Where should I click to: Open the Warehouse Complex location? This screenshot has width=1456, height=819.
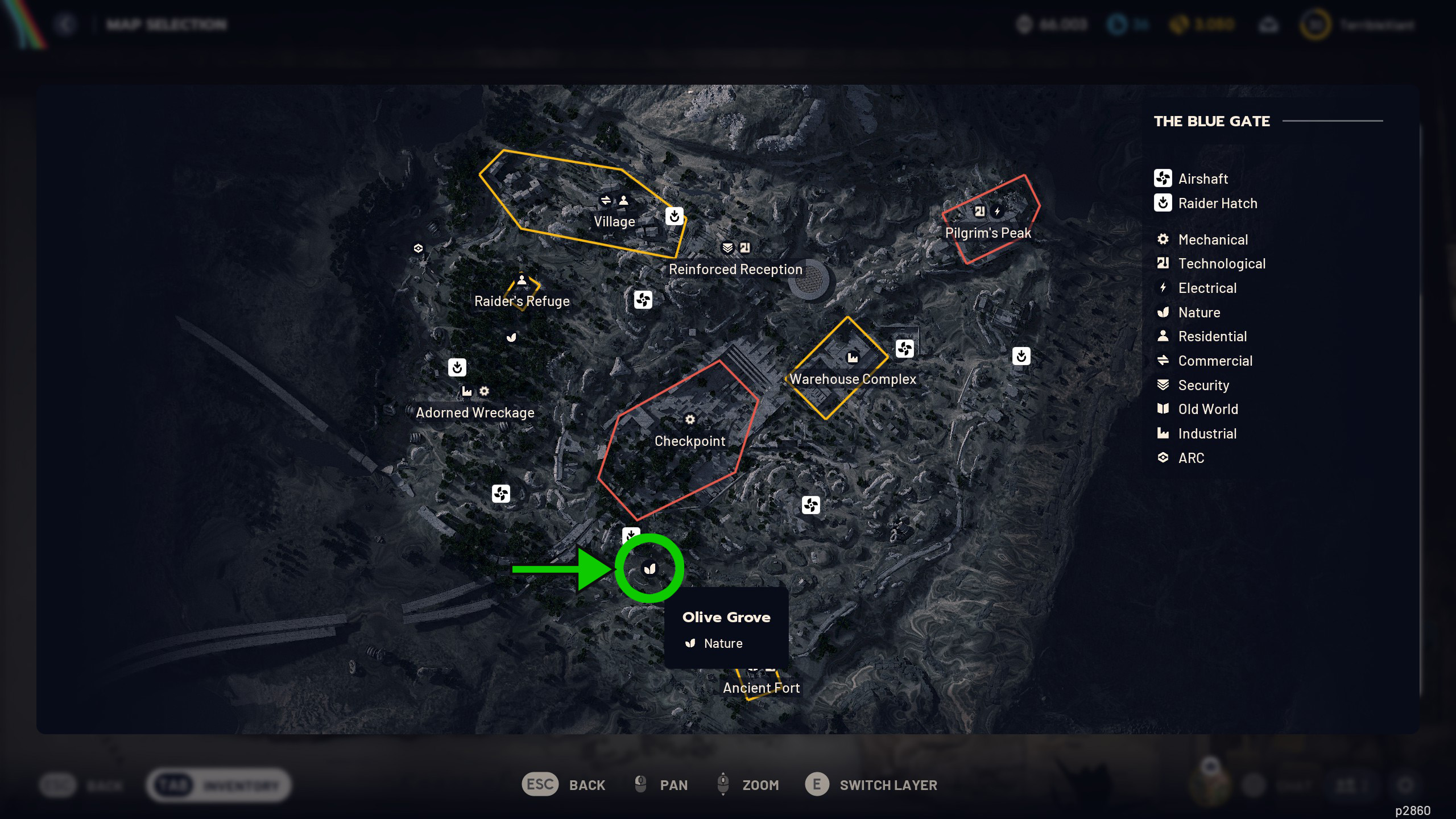(853, 379)
